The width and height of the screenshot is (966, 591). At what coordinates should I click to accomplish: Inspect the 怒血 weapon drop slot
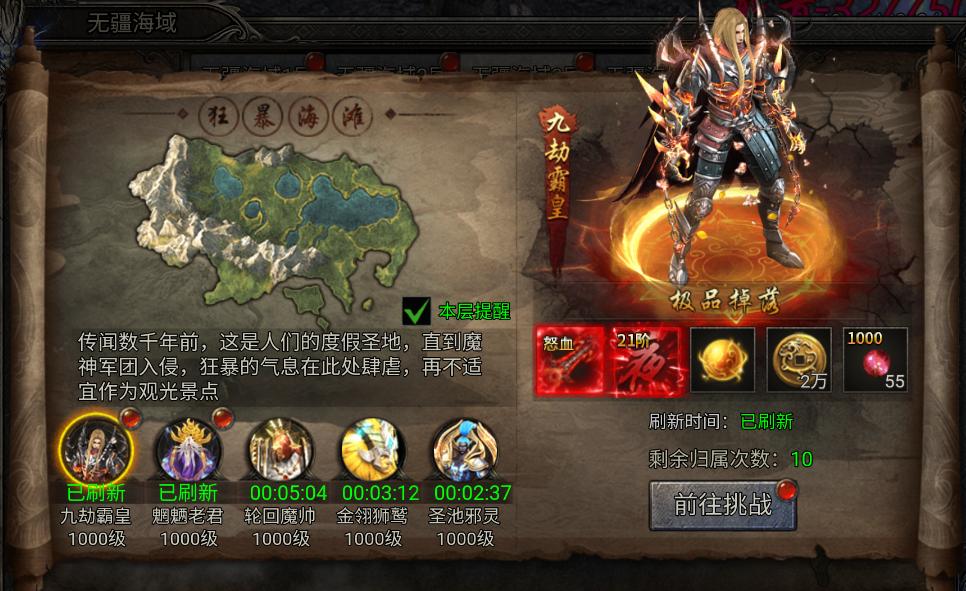(x=570, y=361)
